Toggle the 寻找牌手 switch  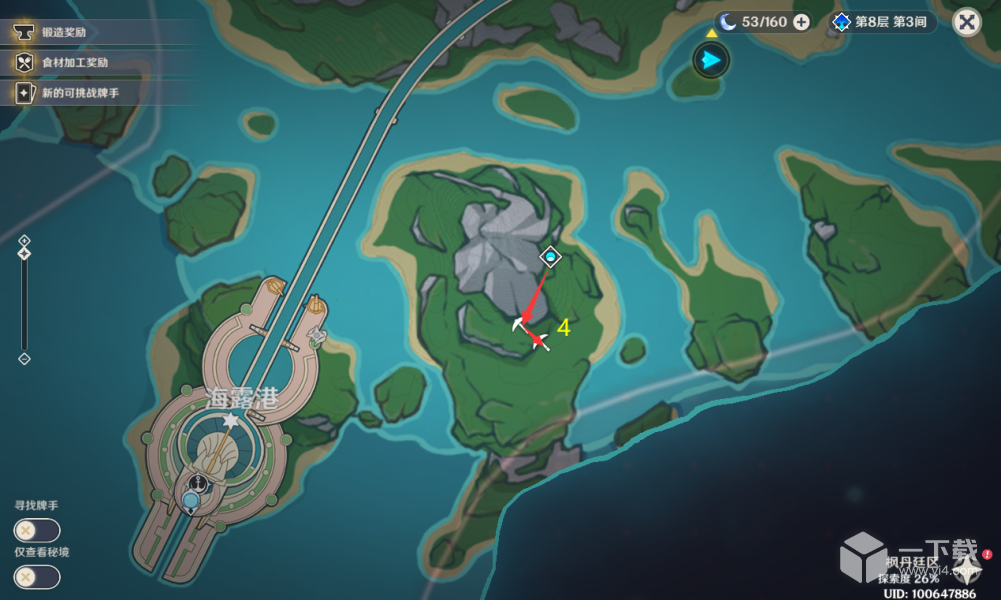tap(37, 530)
